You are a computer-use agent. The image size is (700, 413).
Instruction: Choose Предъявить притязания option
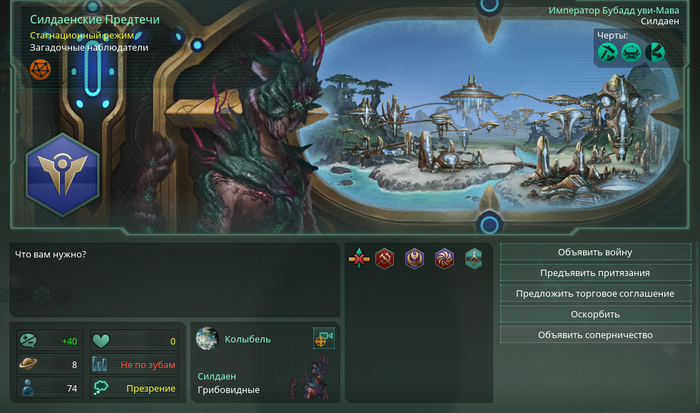point(595,273)
